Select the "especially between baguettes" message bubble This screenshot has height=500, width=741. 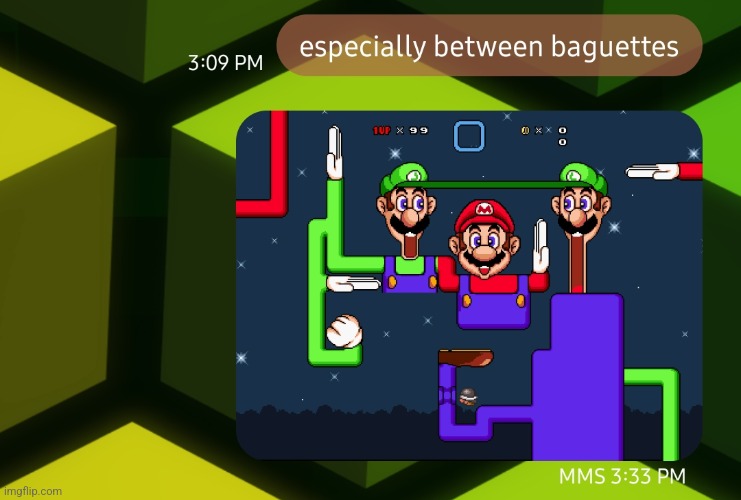click(x=489, y=46)
